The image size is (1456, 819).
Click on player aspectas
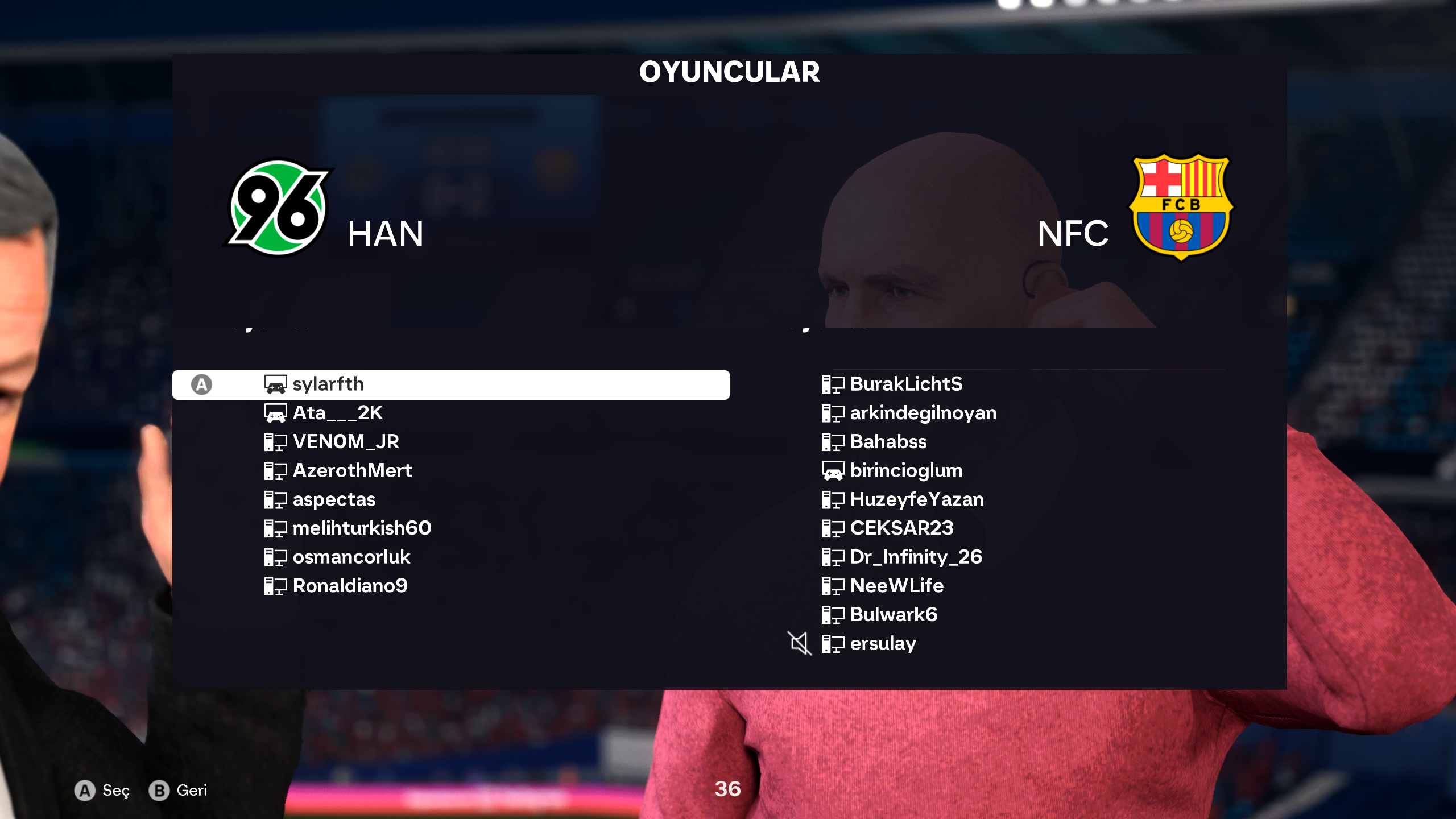(334, 500)
